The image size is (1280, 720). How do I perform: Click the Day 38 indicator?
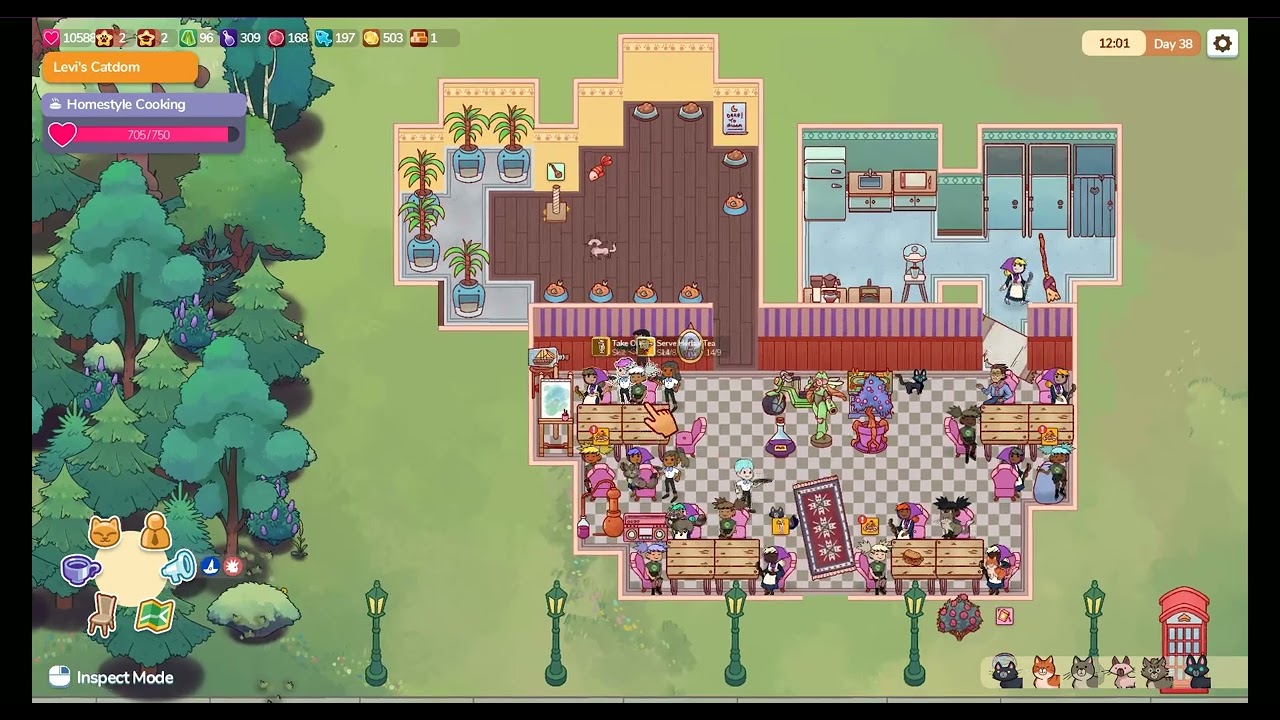click(x=1172, y=44)
